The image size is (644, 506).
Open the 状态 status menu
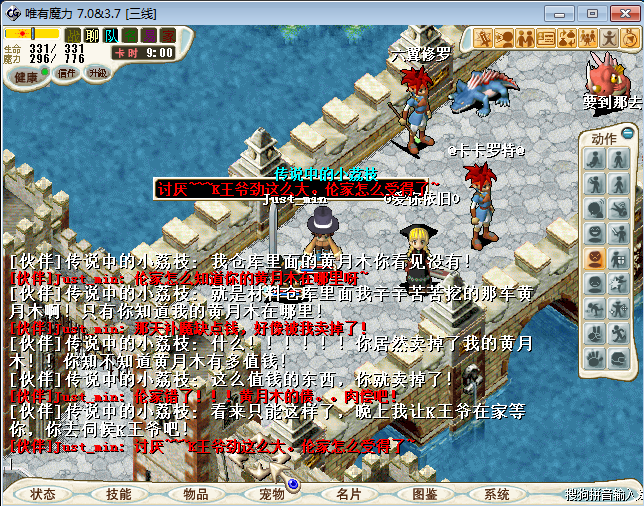click(x=43, y=494)
